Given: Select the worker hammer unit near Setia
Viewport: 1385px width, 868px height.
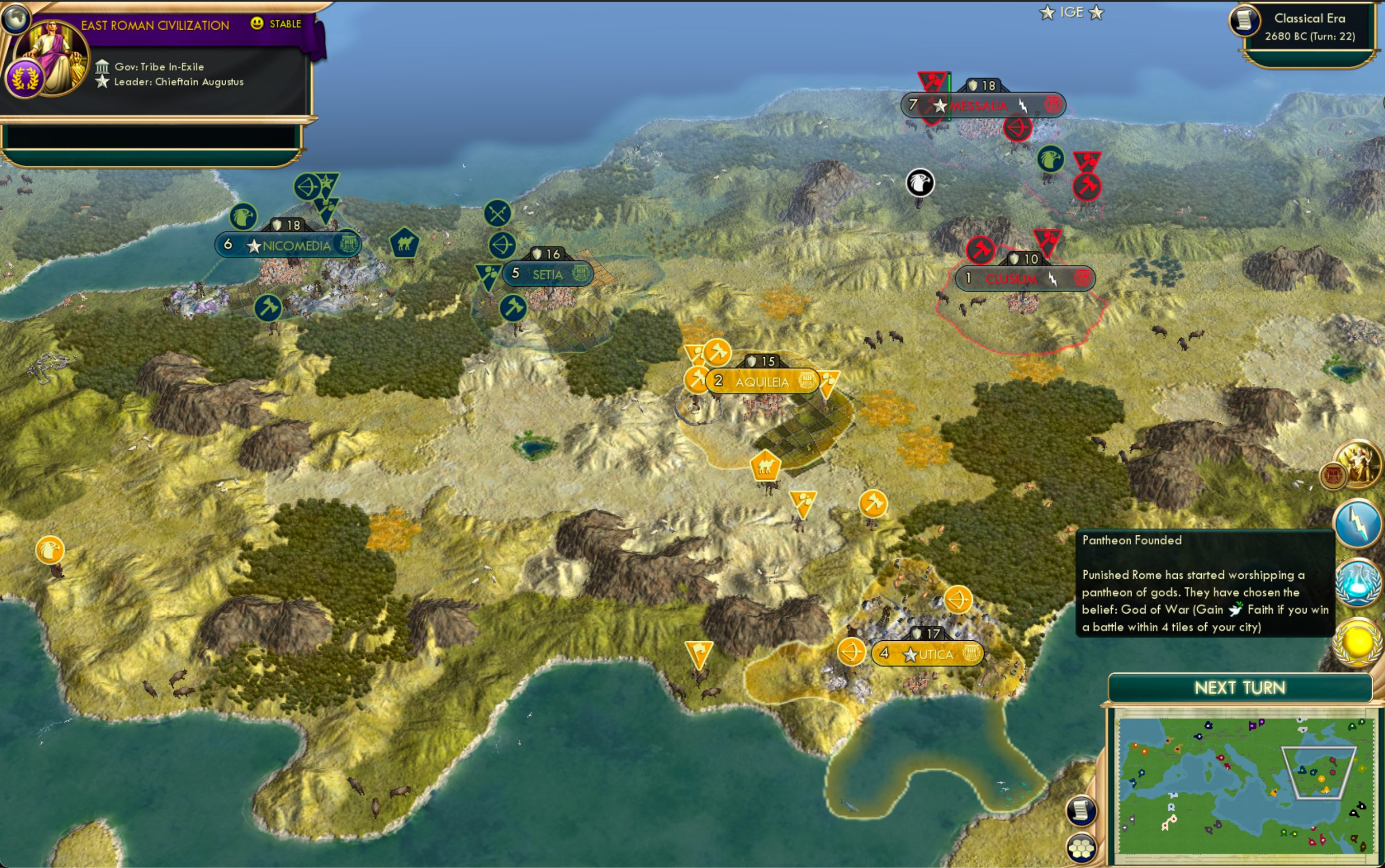Looking at the screenshot, I should 515,308.
